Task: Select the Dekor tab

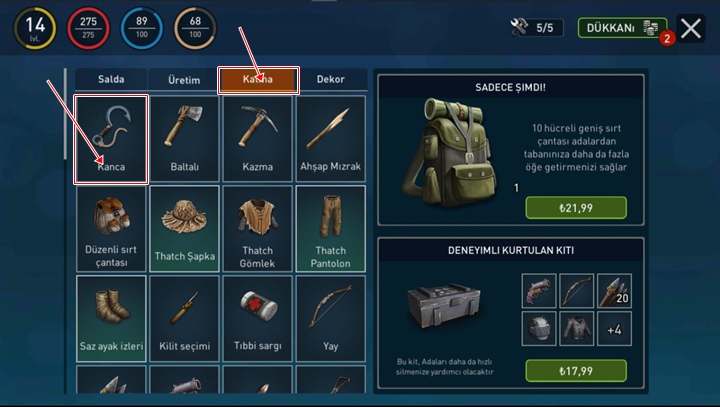Action: (x=330, y=80)
